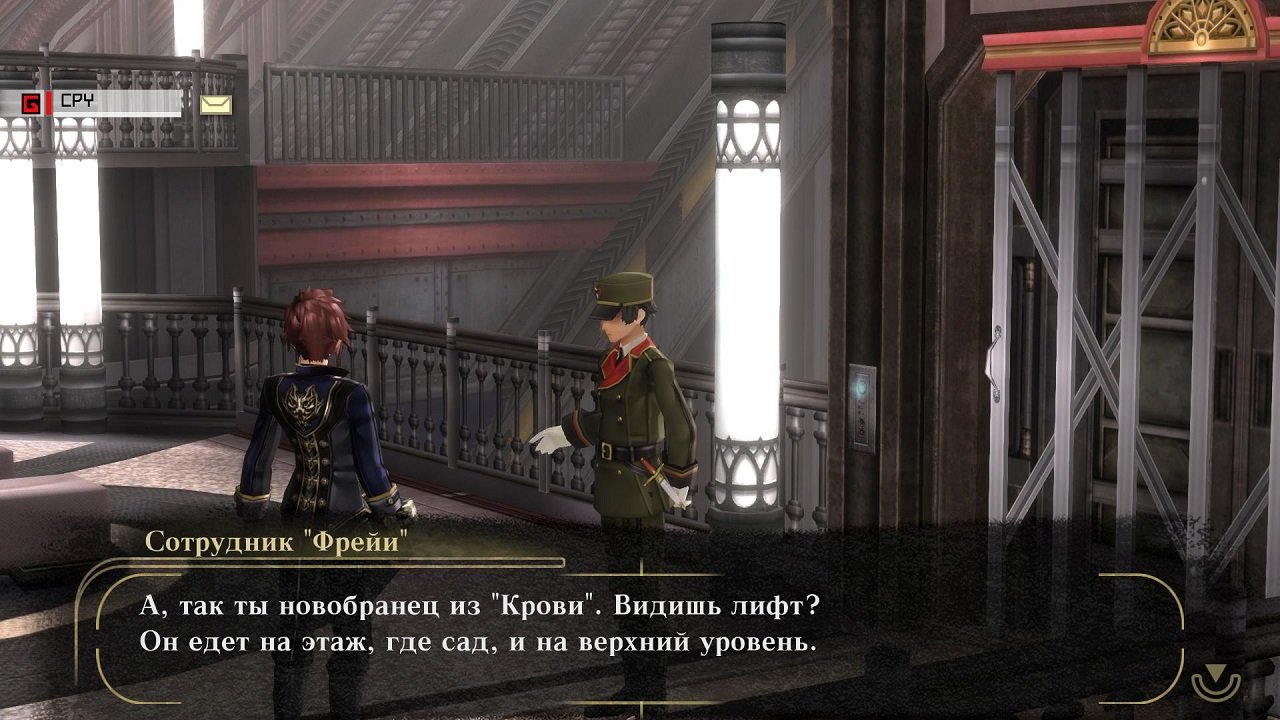Click the red G logo icon

(31, 102)
